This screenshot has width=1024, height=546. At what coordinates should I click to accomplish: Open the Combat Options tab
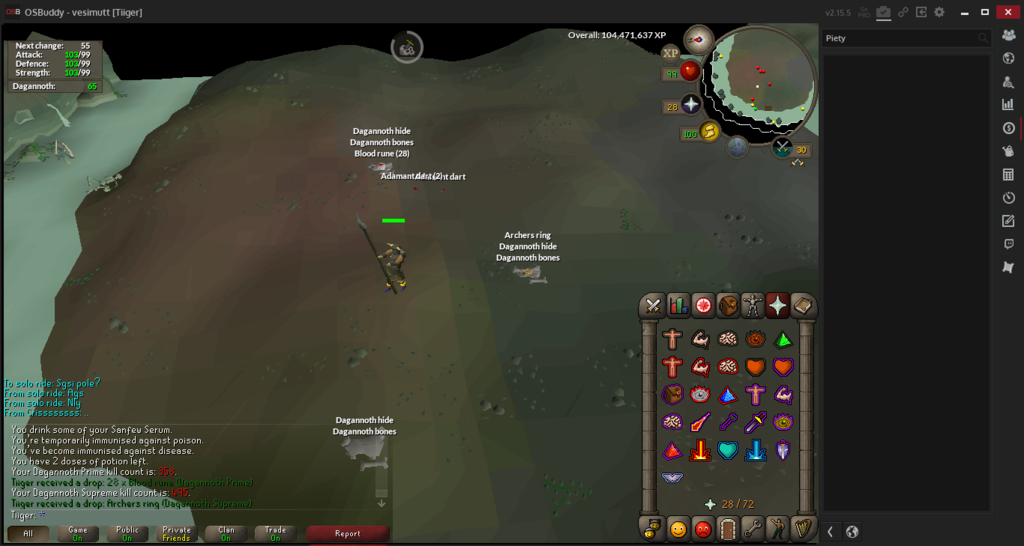(653, 306)
